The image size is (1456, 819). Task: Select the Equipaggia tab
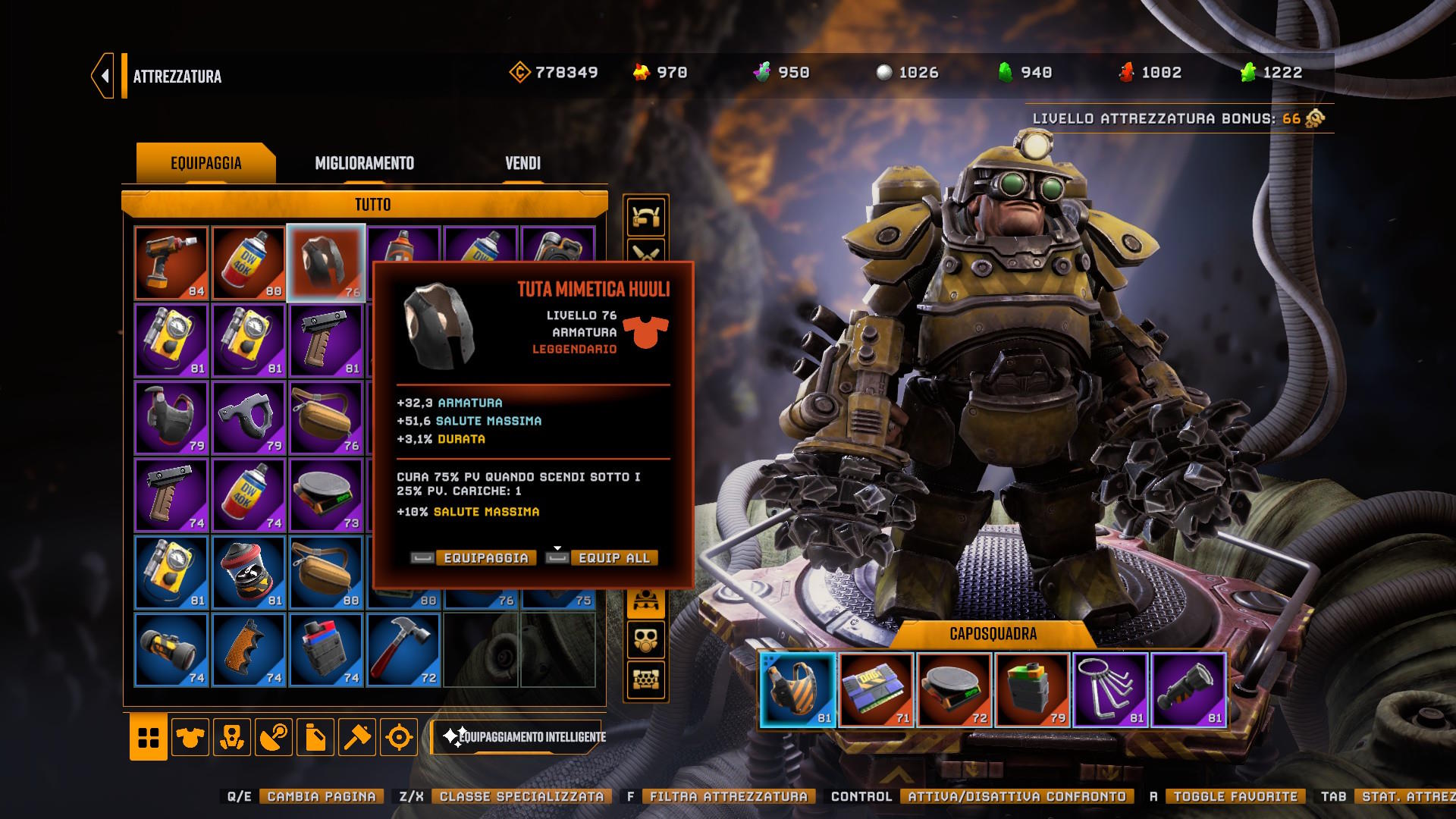click(x=206, y=163)
